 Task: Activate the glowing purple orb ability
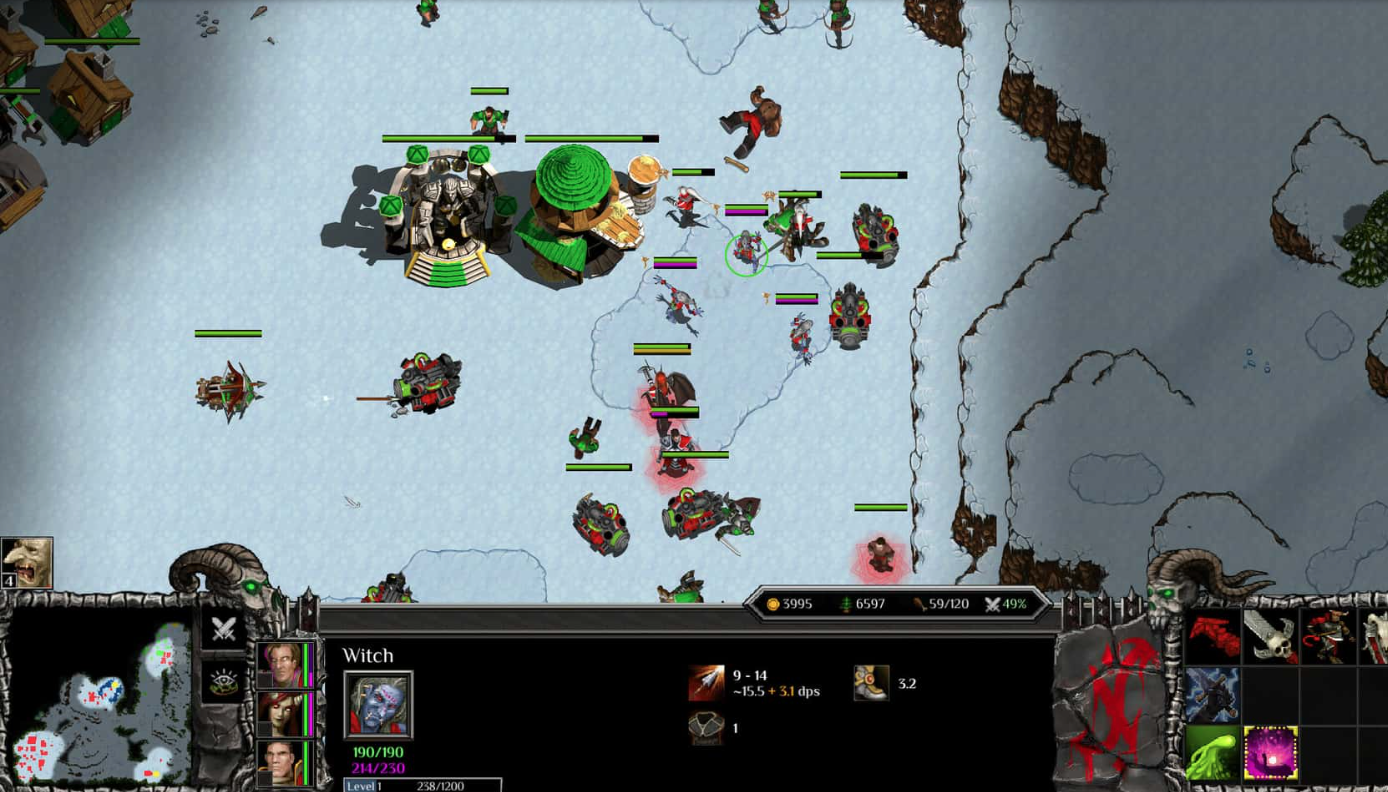[1270, 753]
